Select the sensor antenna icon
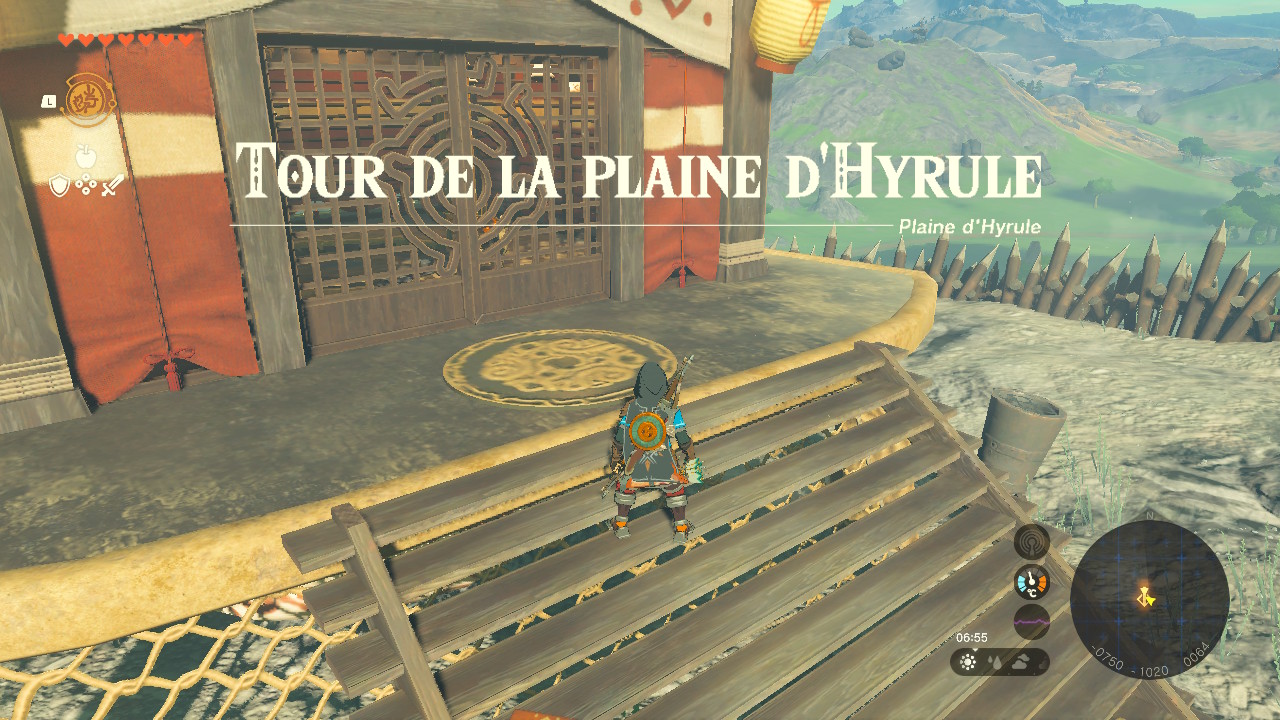Image resolution: width=1280 pixels, height=720 pixels. click(x=1031, y=542)
